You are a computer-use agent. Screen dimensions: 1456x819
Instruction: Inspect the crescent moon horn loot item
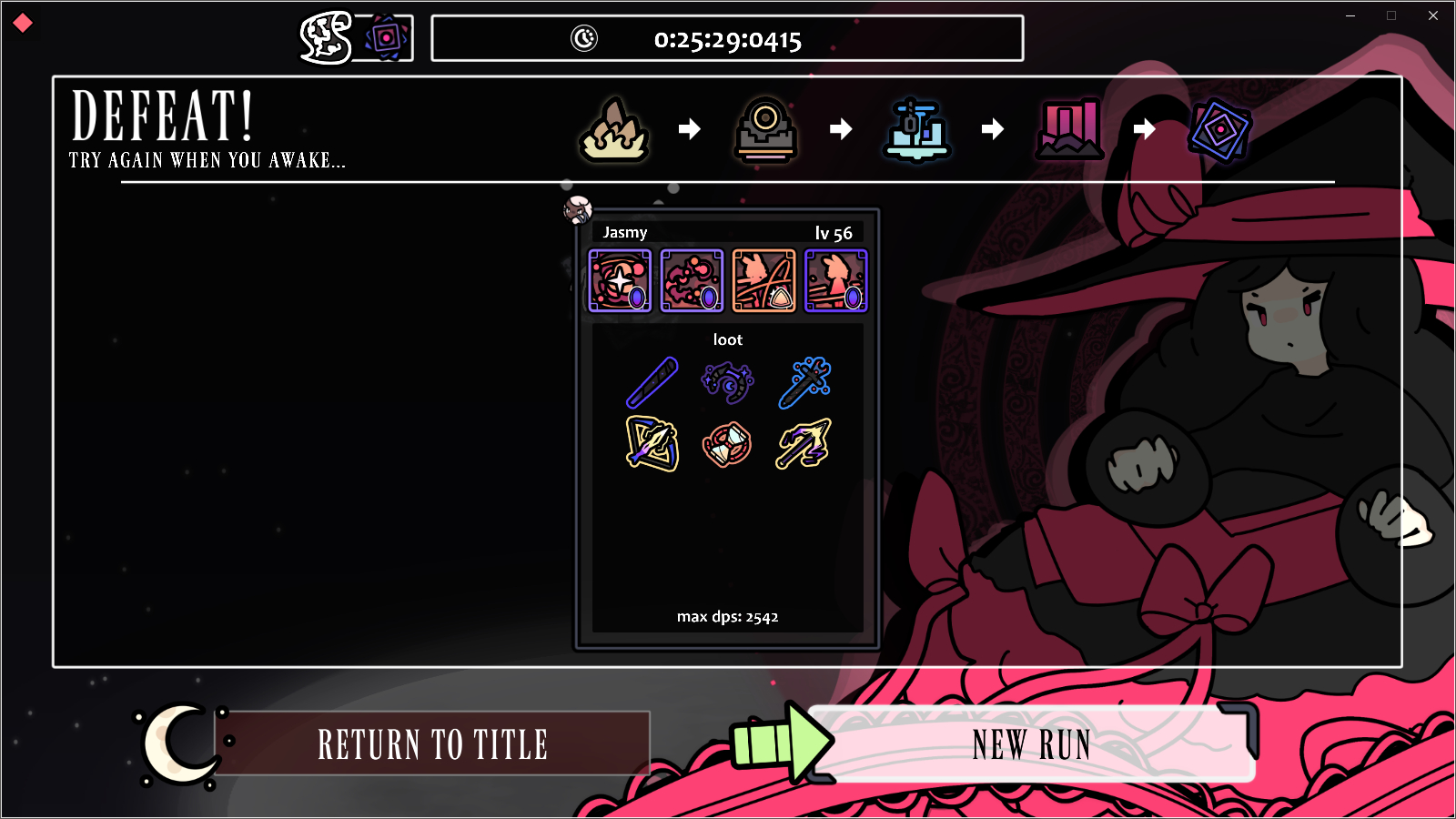(x=727, y=382)
